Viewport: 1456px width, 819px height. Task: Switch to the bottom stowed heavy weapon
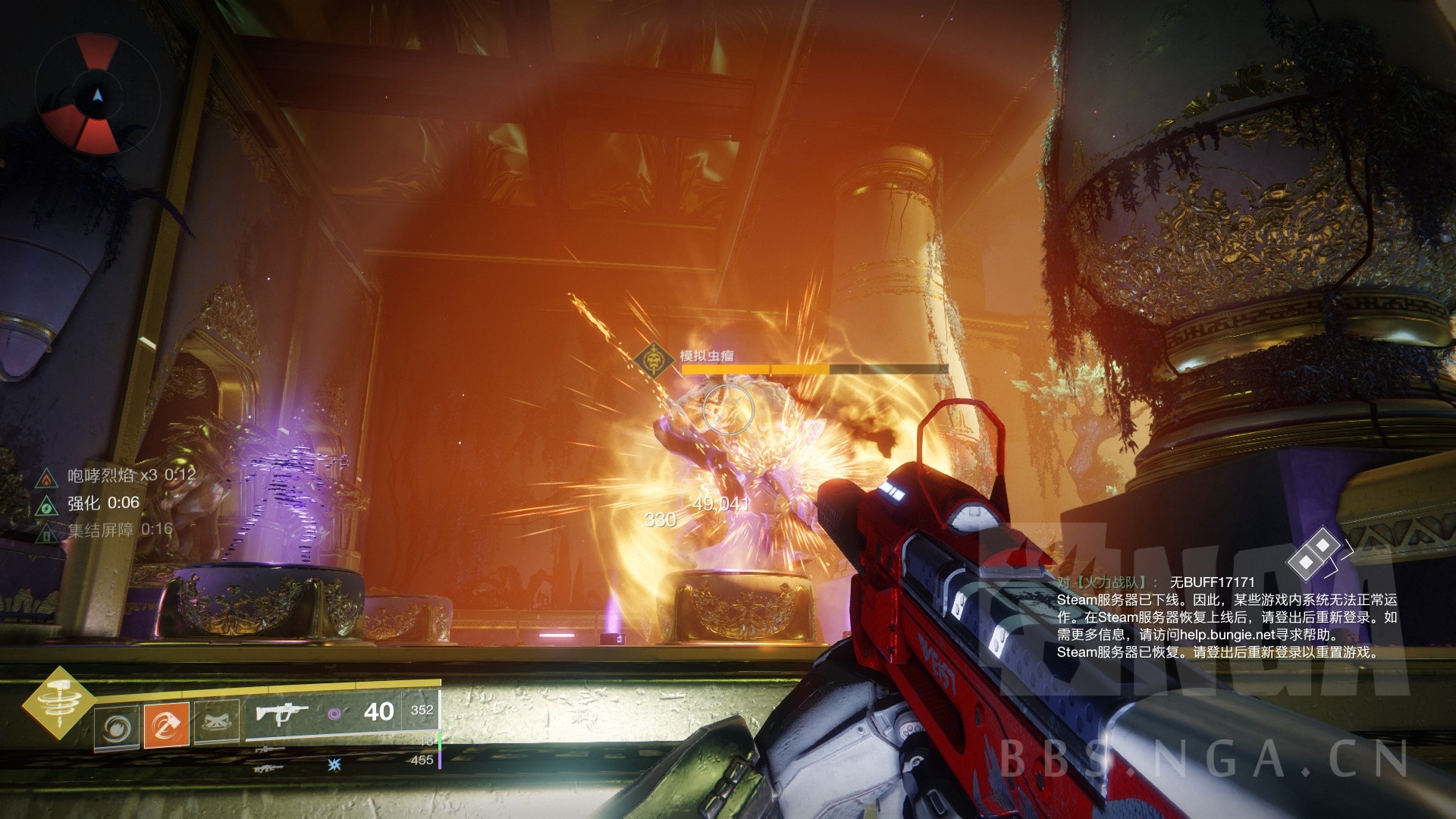click(270, 767)
